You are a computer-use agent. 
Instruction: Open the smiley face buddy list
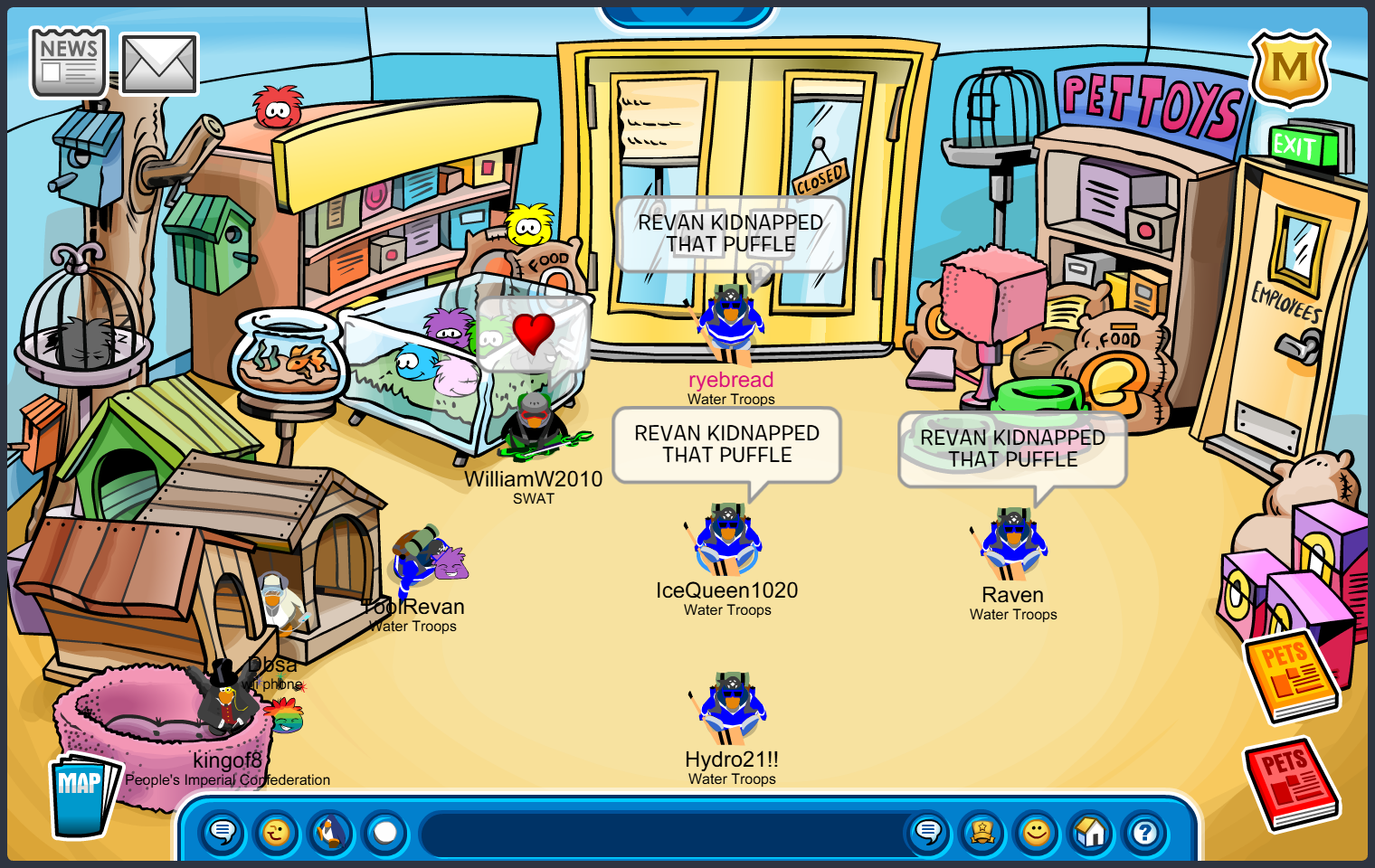(x=1037, y=832)
